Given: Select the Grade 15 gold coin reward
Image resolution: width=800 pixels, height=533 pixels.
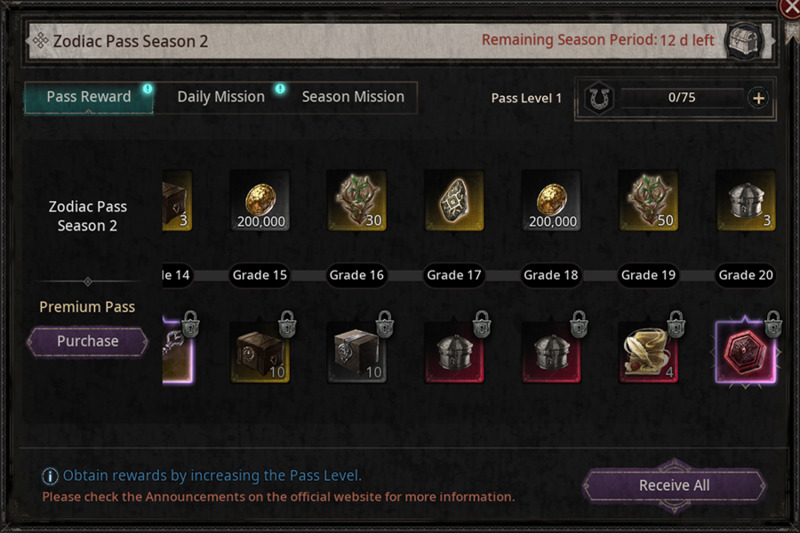Looking at the screenshot, I should [259, 200].
